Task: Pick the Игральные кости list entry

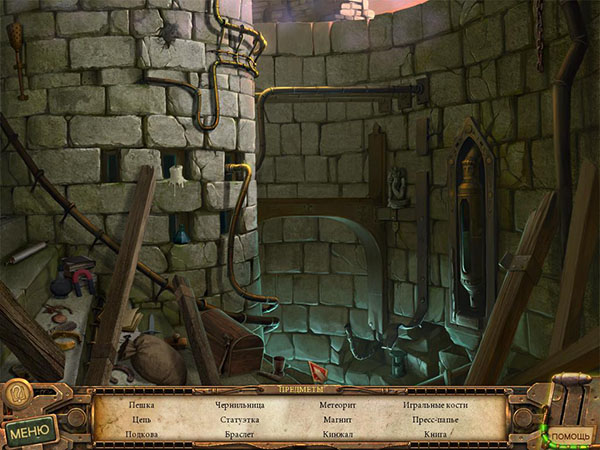Action: (x=435, y=405)
